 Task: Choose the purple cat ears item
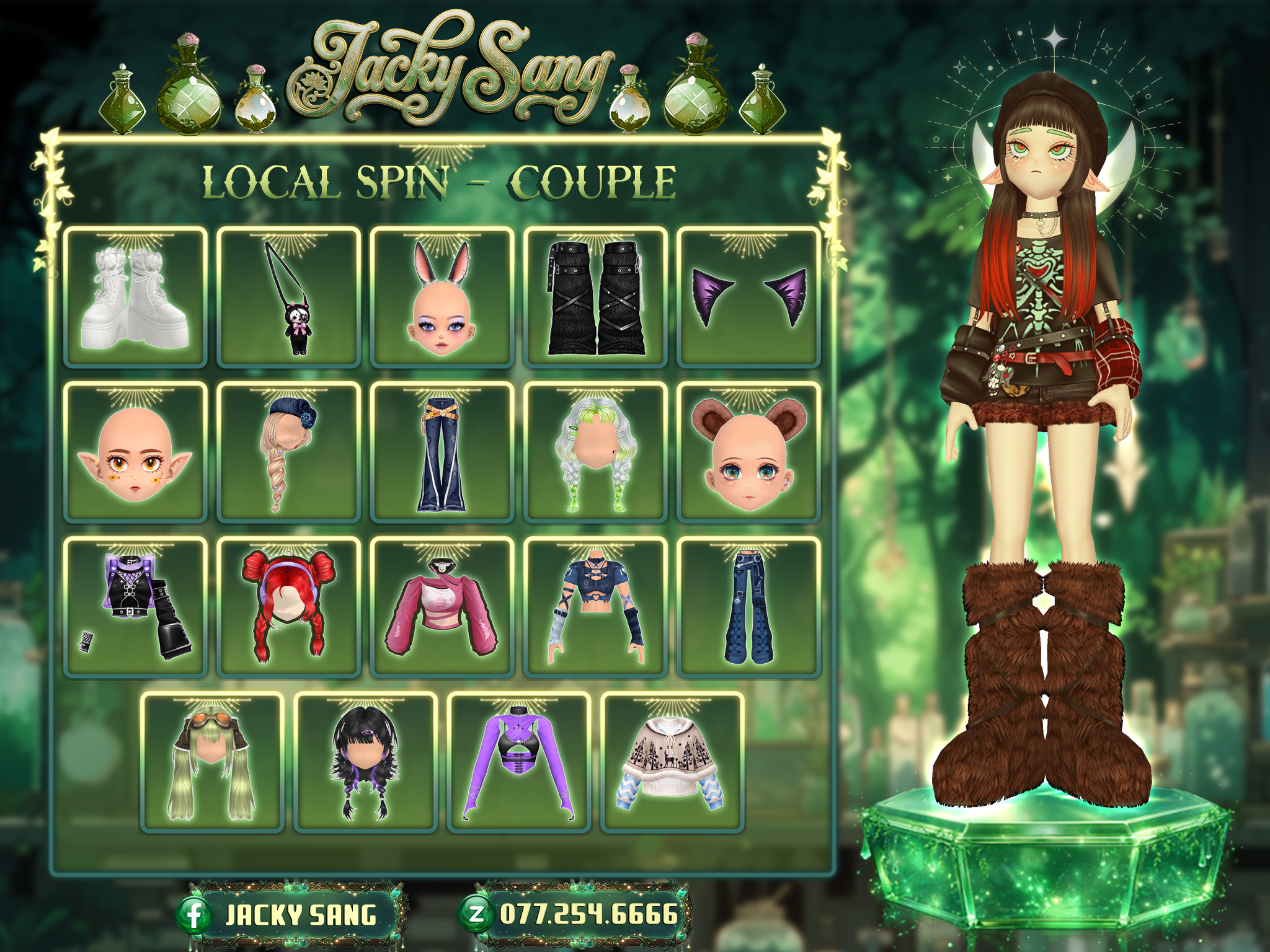pyautogui.click(x=748, y=297)
